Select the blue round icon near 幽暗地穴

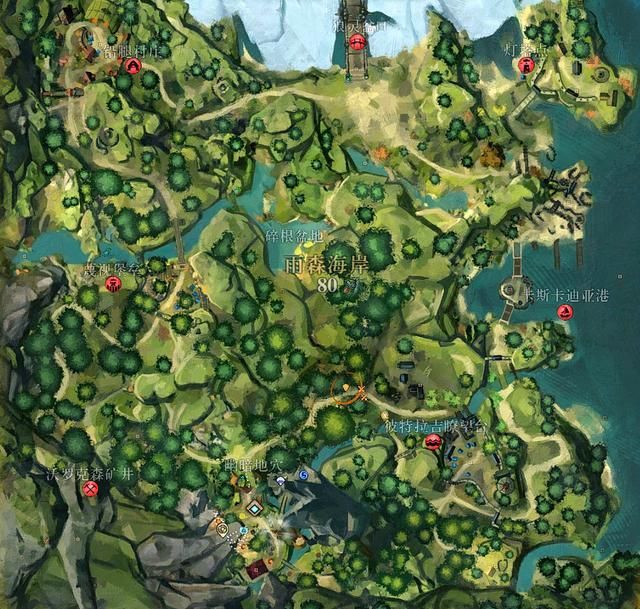click(x=302, y=475)
